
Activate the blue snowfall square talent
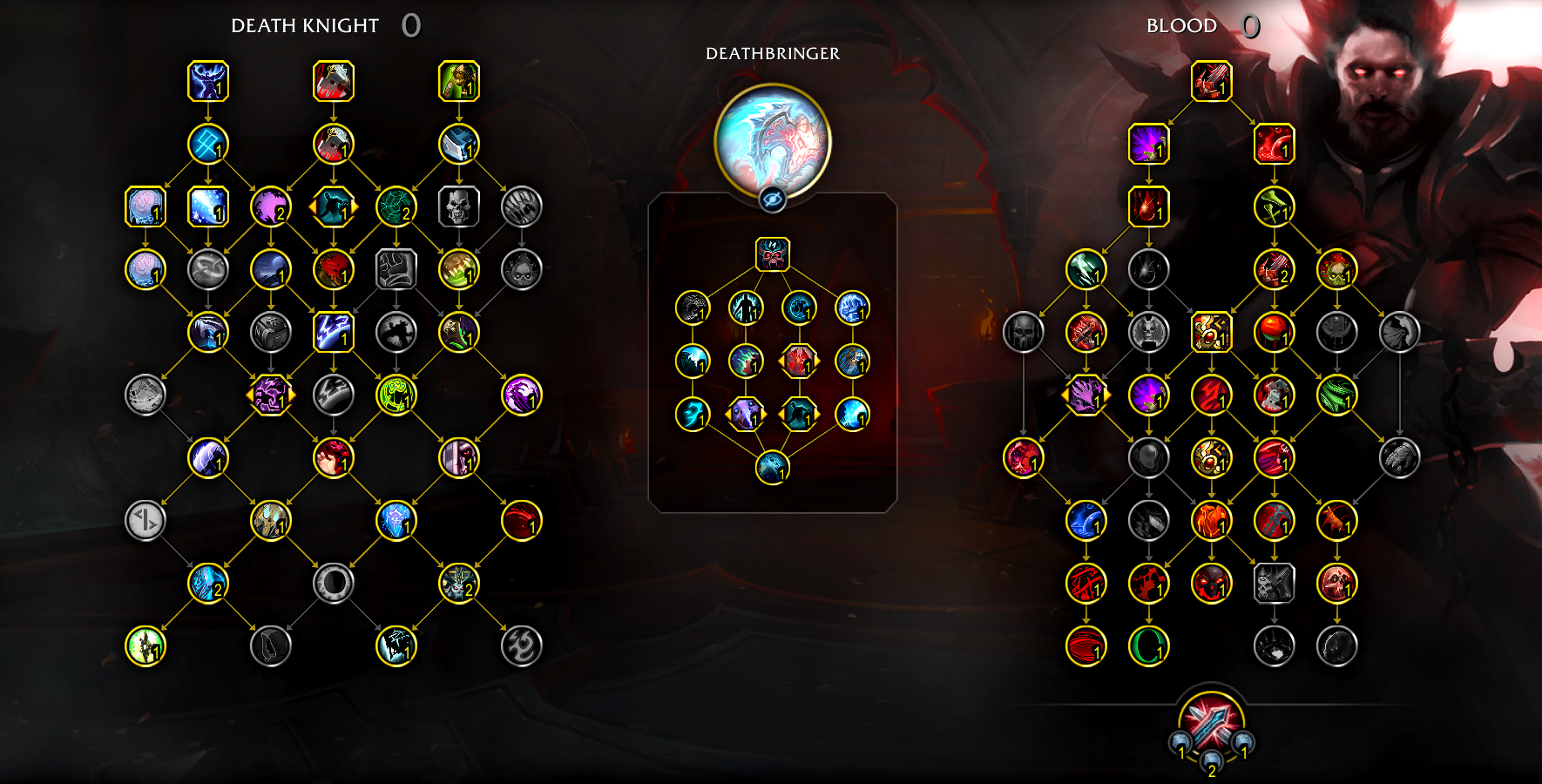208,207
